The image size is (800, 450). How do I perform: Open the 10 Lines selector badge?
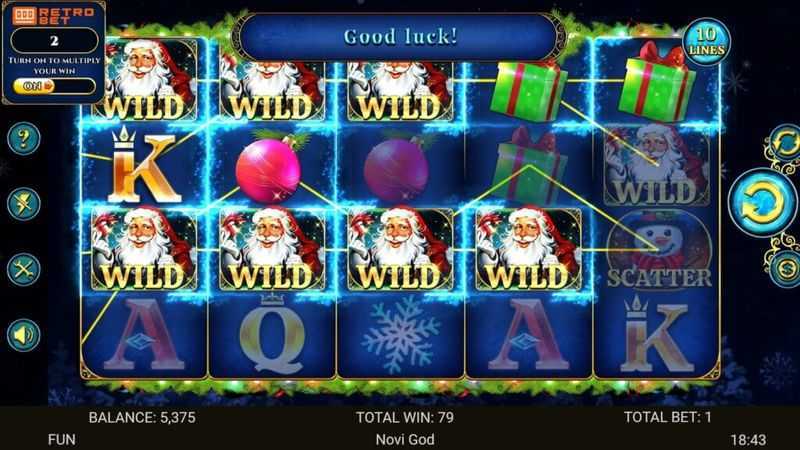[x=707, y=43]
